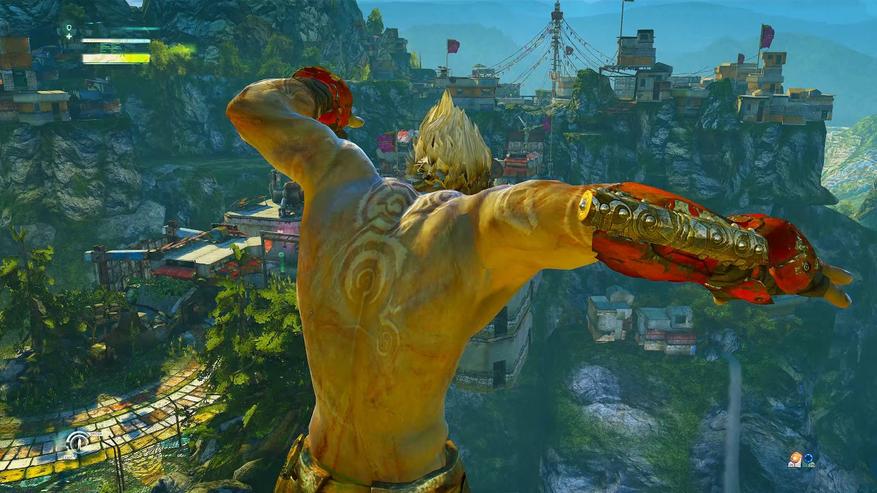Image resolution: width=877 pixels, height=493 pixels.
Task: Click the orange orb icon
Action: click(795, 459)
